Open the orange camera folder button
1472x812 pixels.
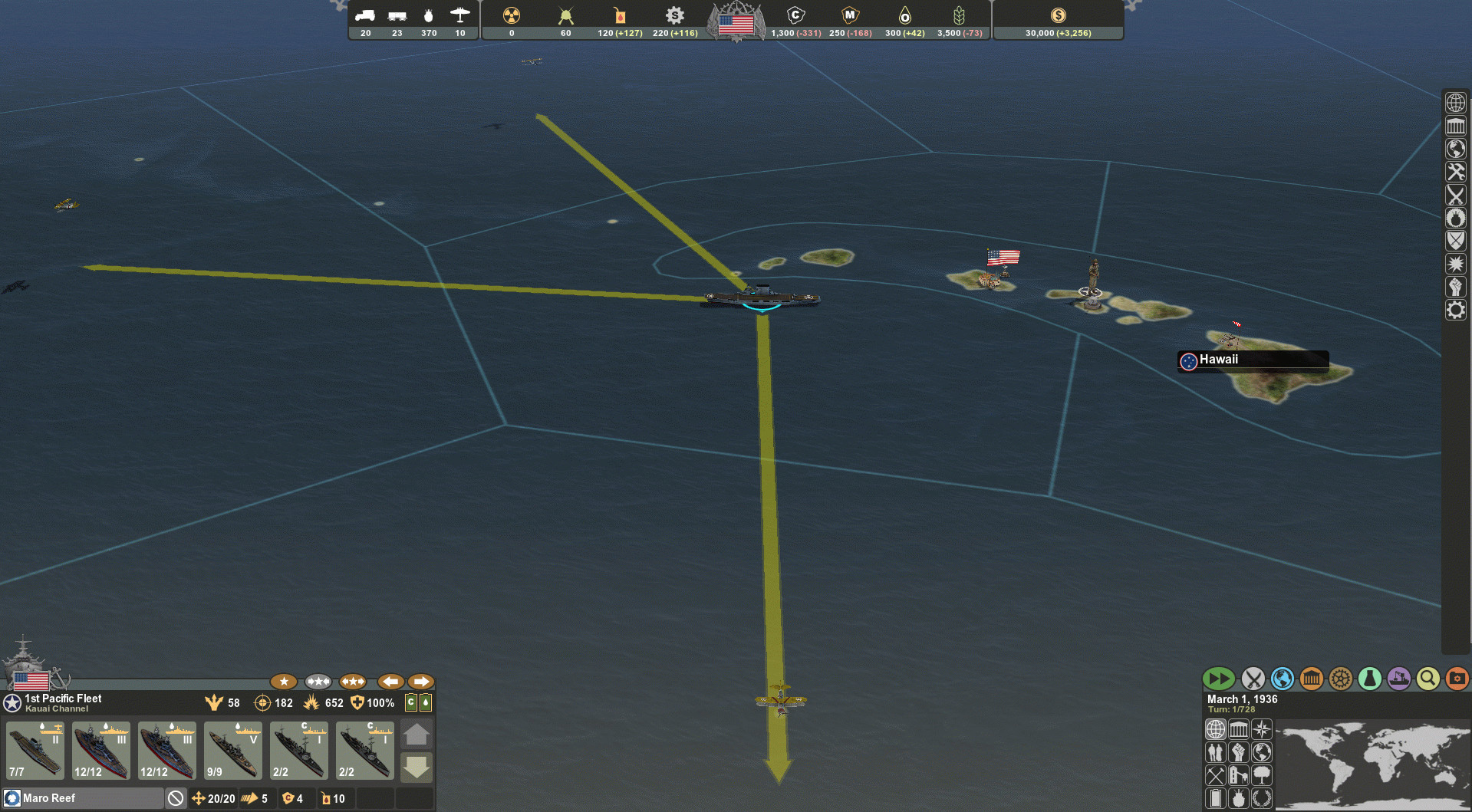click(x=1457, y=679)
